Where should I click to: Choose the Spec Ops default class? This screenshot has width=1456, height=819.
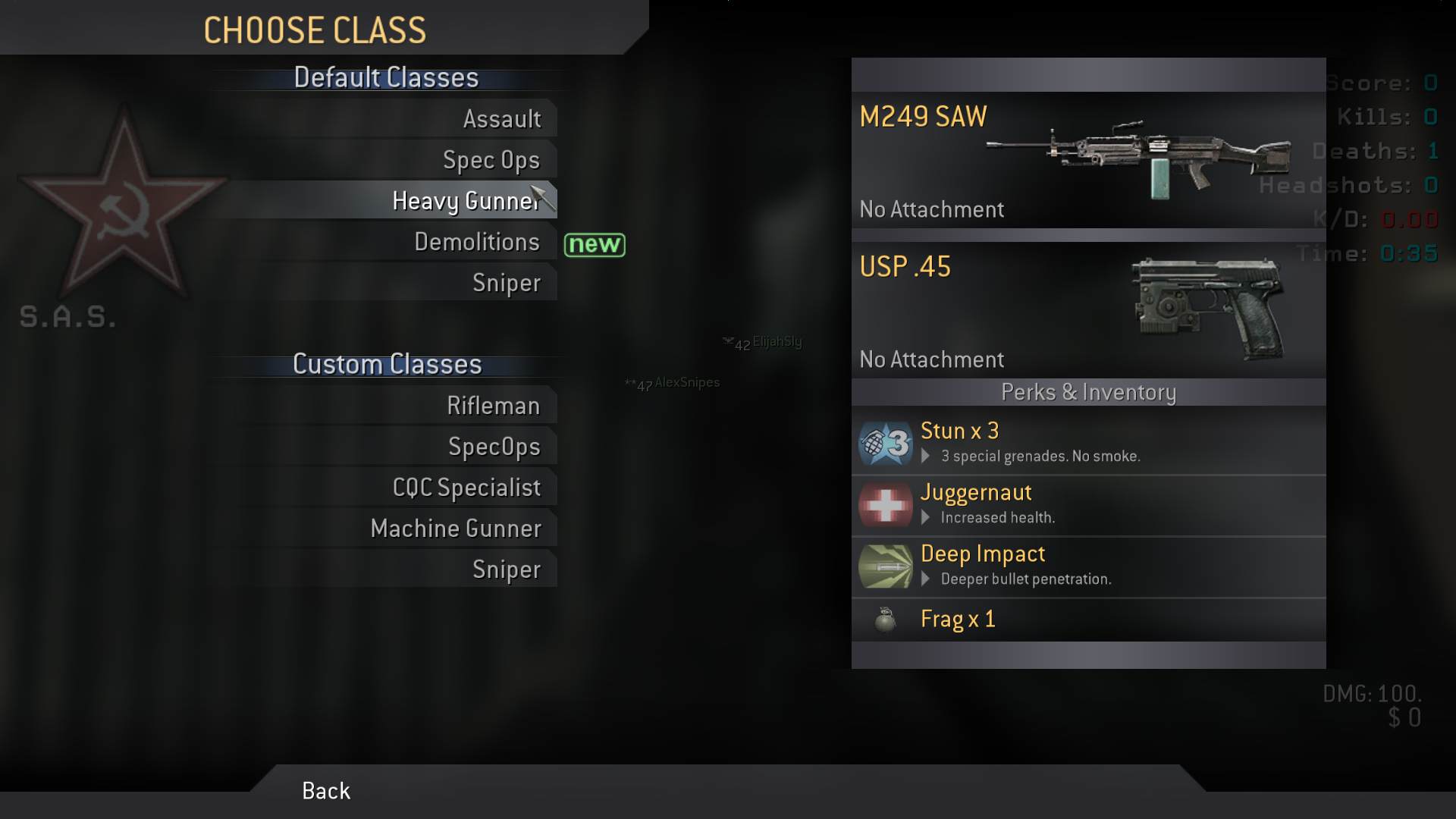pos(491,160)
